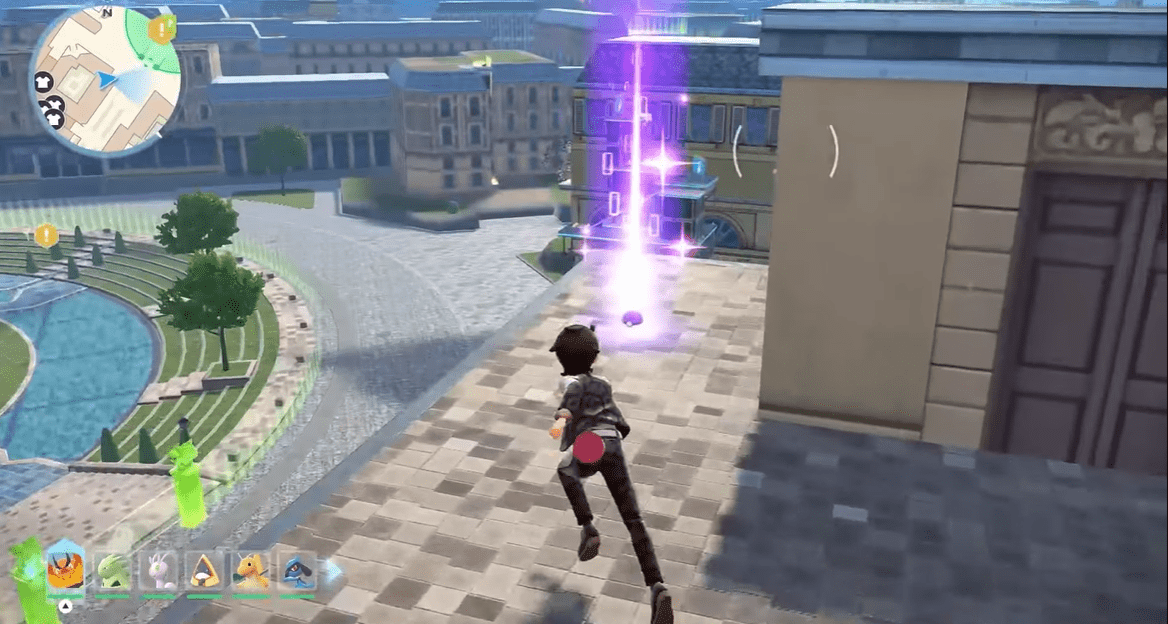1168x624 pixels.
Task: Select the orange horned Pokémon party slot
Action: (x=65, y=571)
